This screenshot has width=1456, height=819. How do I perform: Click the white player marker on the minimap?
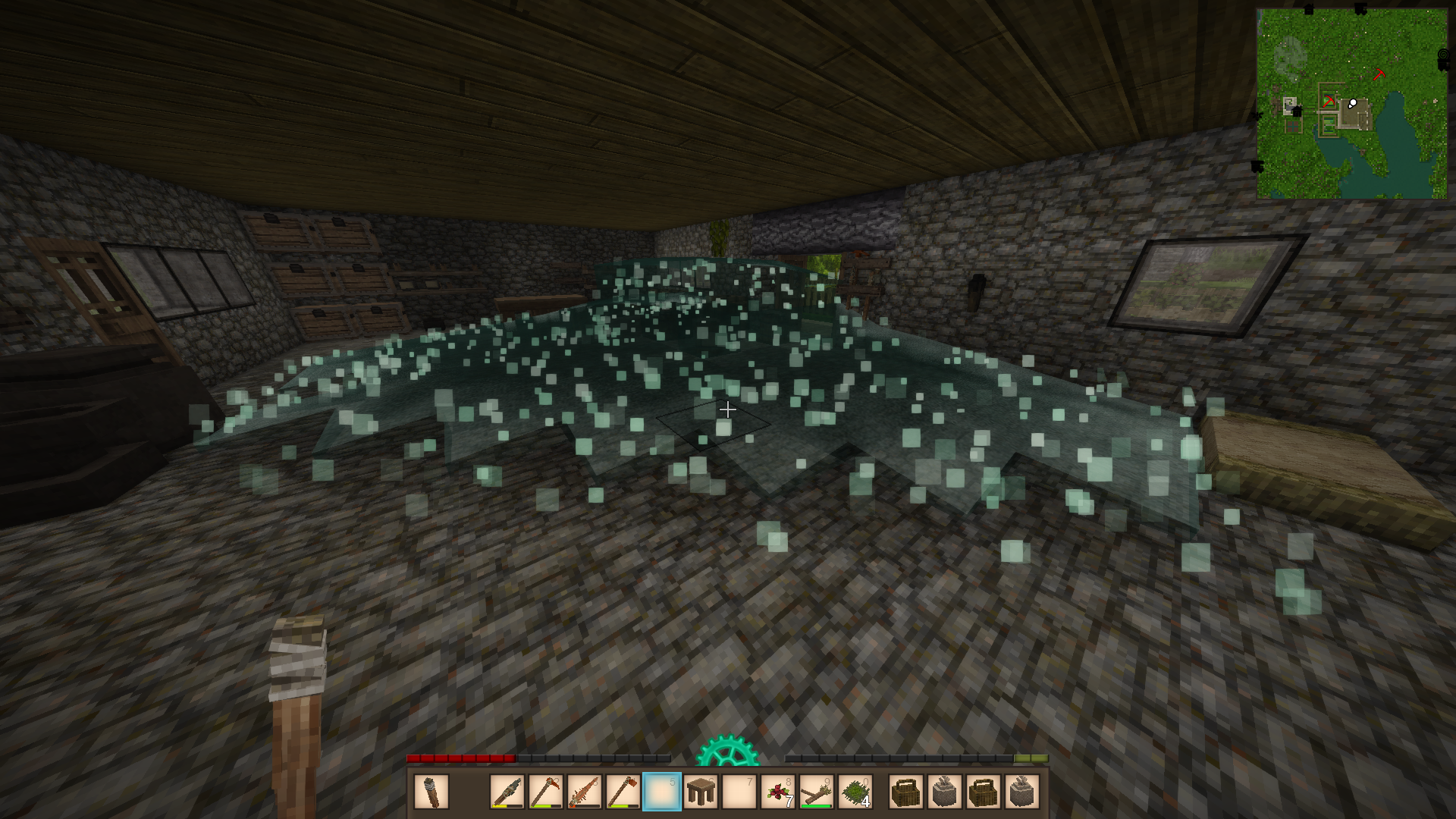pyautogui.click(x=1353, y=103)
